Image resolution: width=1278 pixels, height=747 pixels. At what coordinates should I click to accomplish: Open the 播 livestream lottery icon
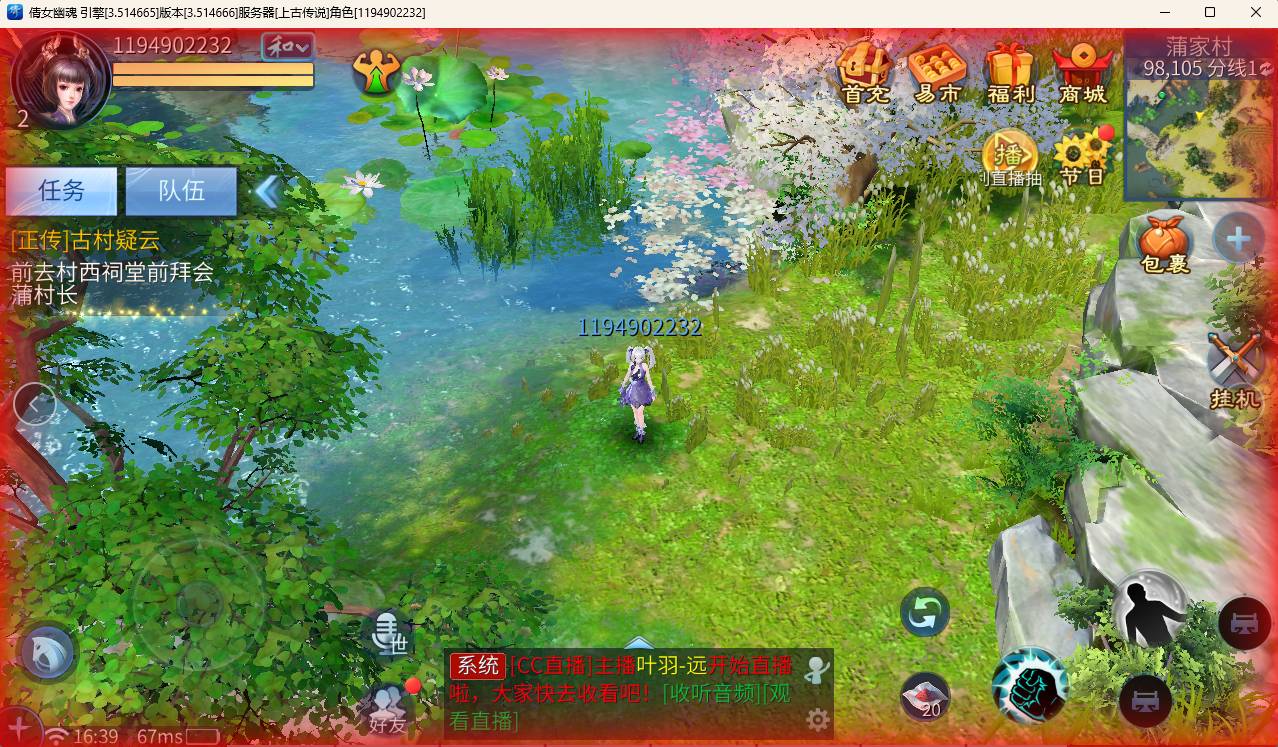click(x=1010, y=159)
